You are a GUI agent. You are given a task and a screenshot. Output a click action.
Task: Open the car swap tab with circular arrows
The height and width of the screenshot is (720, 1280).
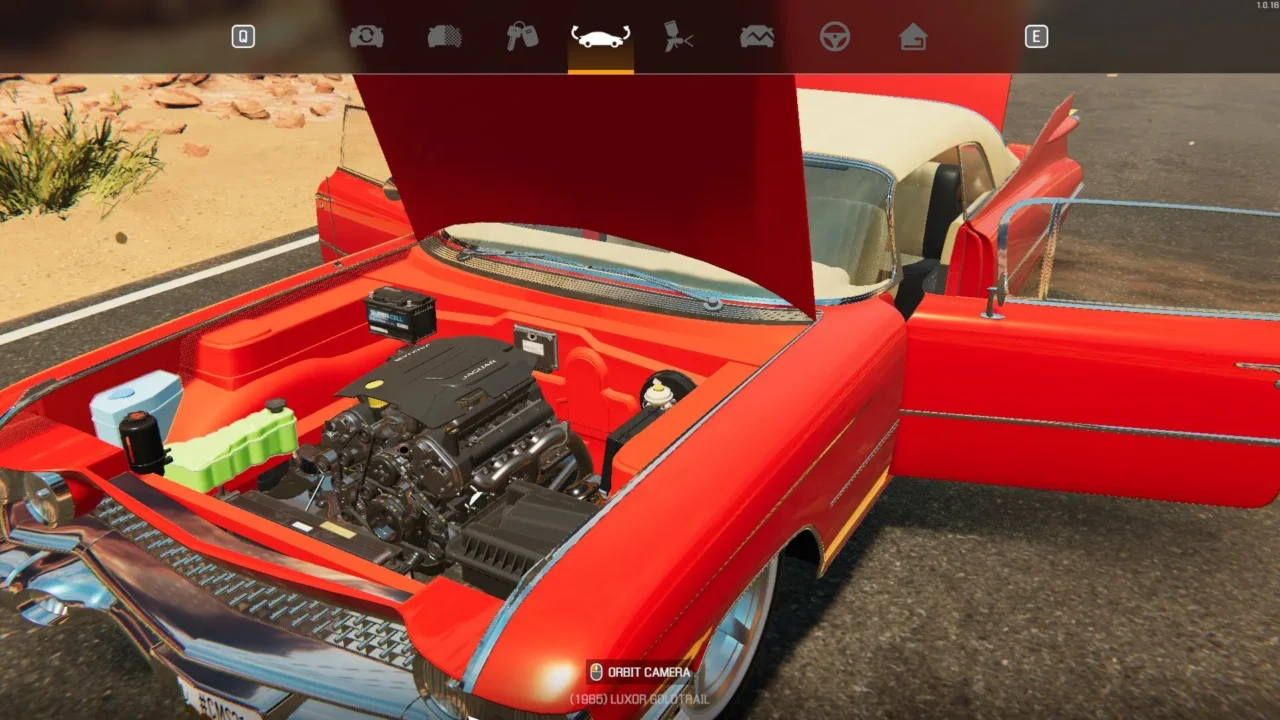pos(366,37)
